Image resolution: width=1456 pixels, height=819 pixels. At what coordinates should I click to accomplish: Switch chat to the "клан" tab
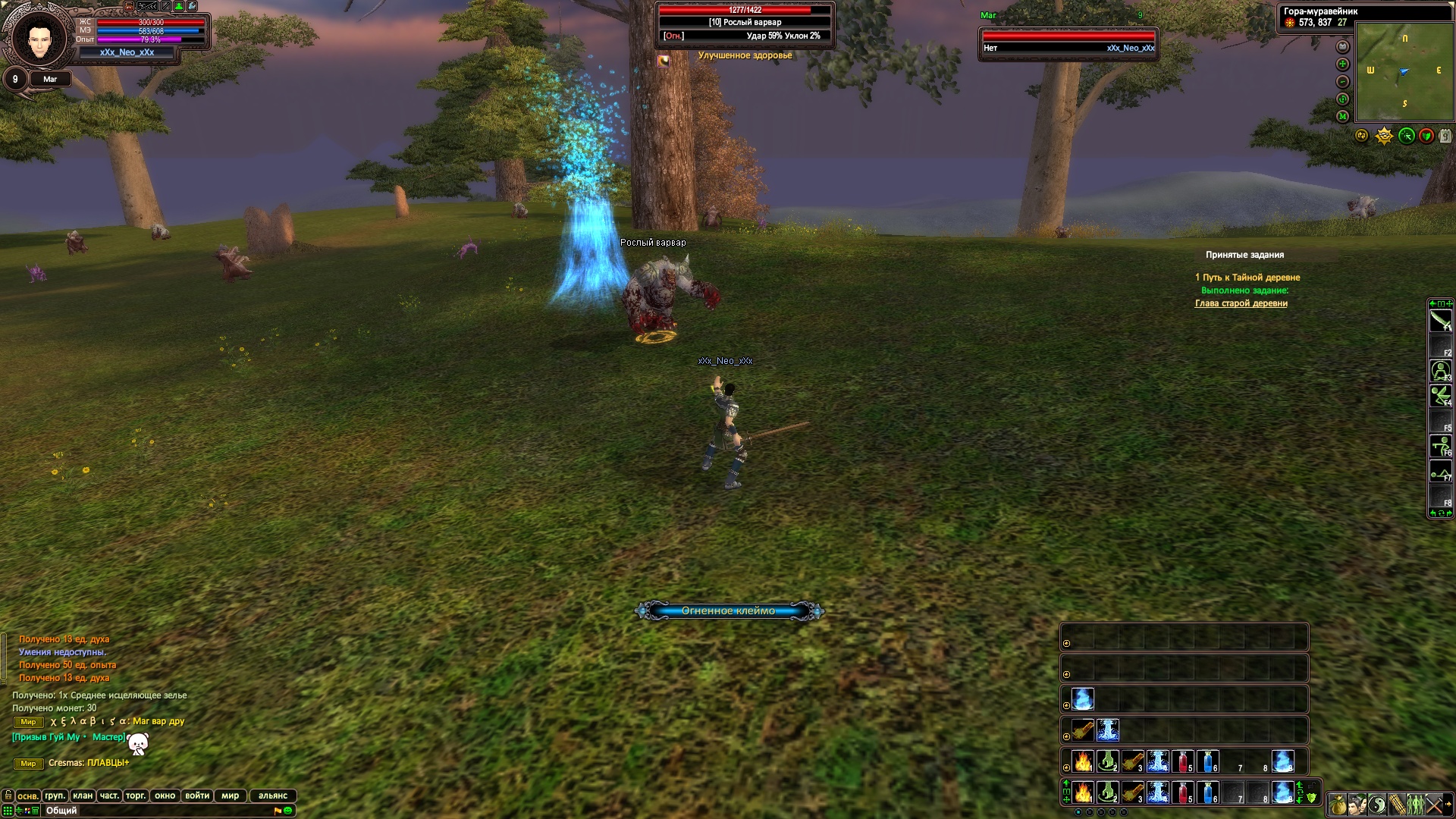tap(83, 795)
